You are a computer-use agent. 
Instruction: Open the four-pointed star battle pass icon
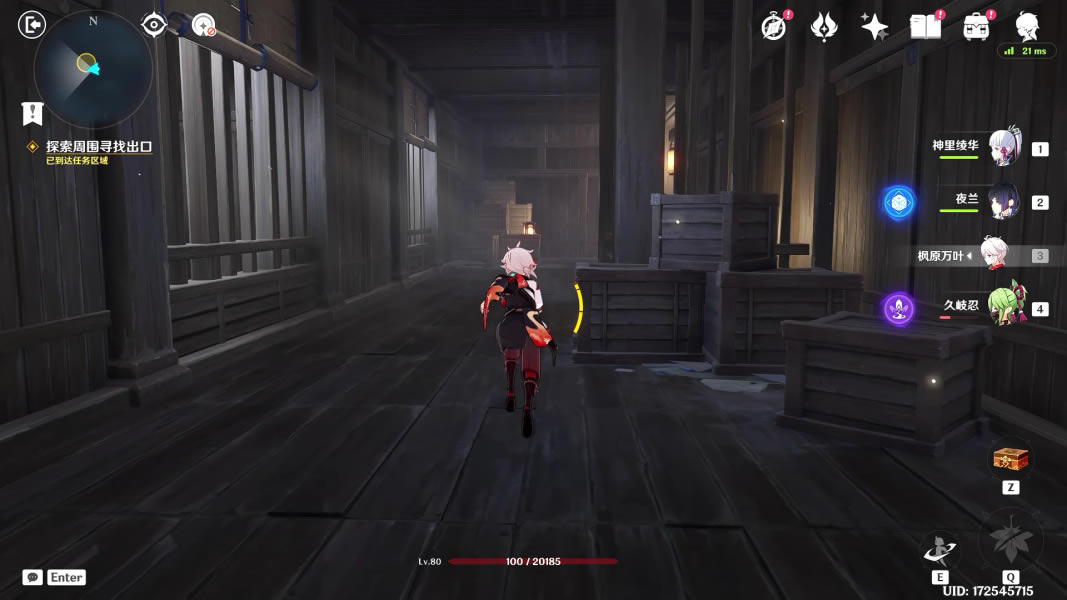click(874, 27)
